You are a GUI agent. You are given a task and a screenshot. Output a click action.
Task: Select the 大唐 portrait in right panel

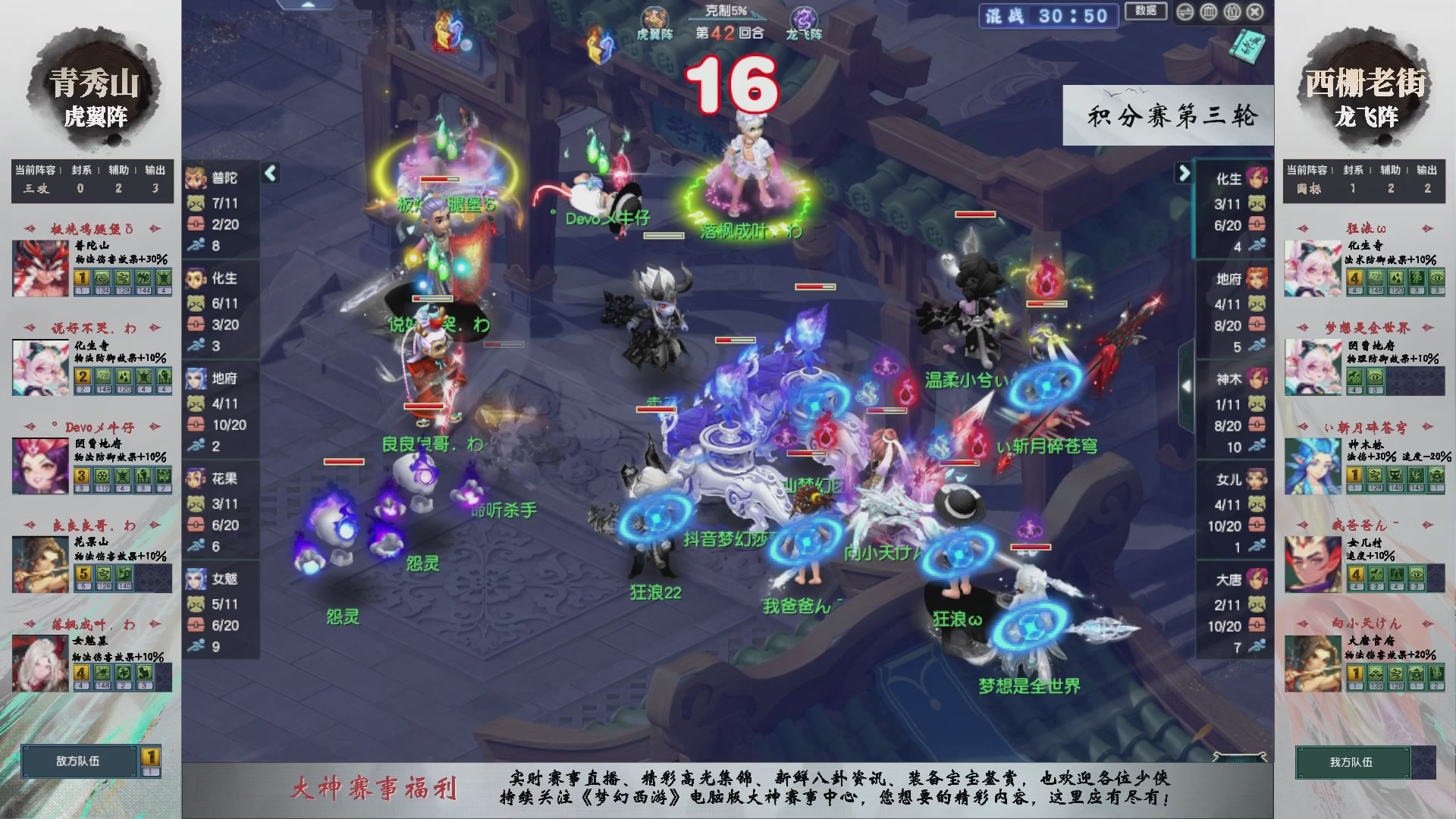pos(1257,578)
